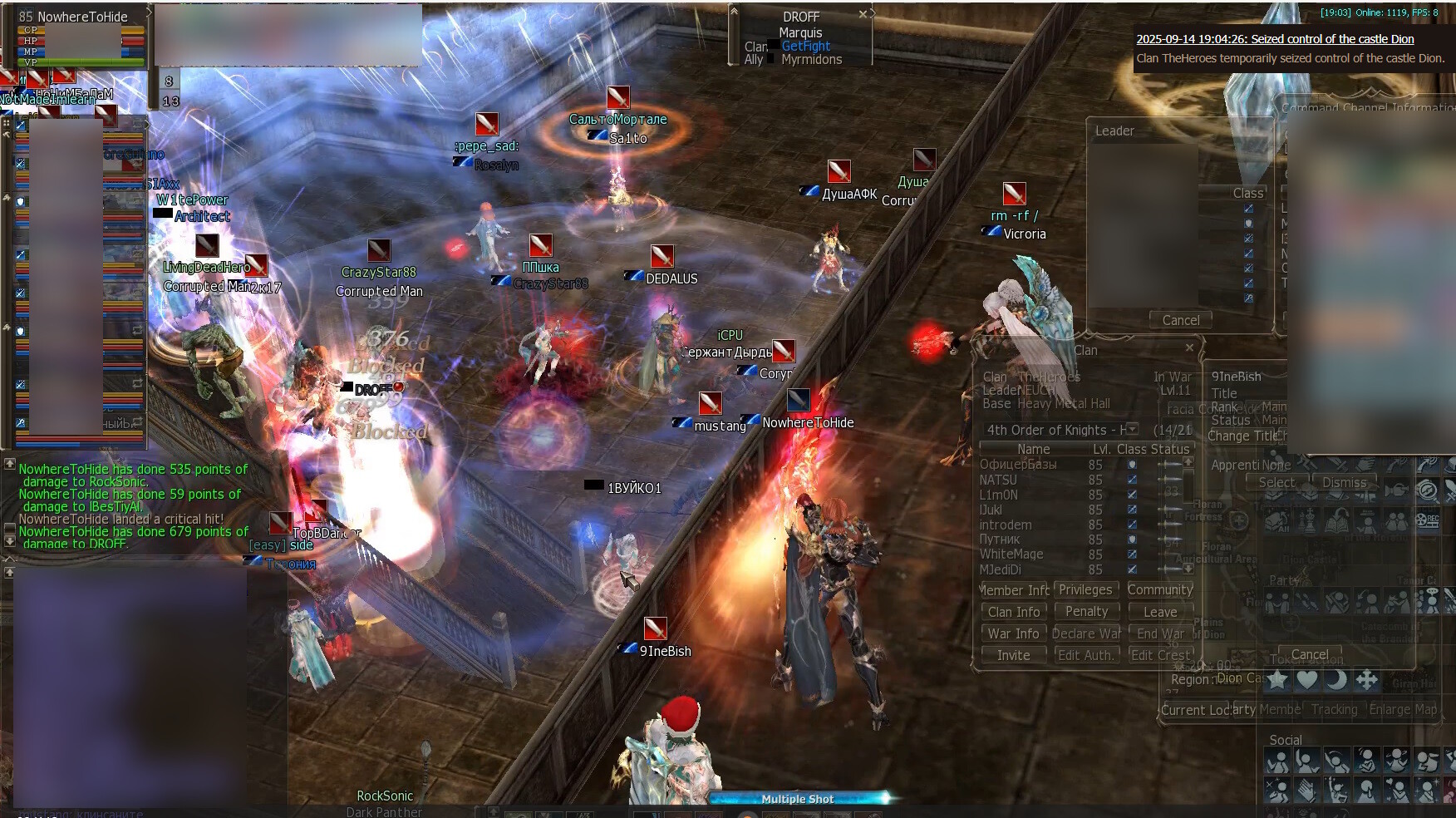Open the 4th Order of Knights dropdown
This screenshot has width=1456, height=818.
1133,430
